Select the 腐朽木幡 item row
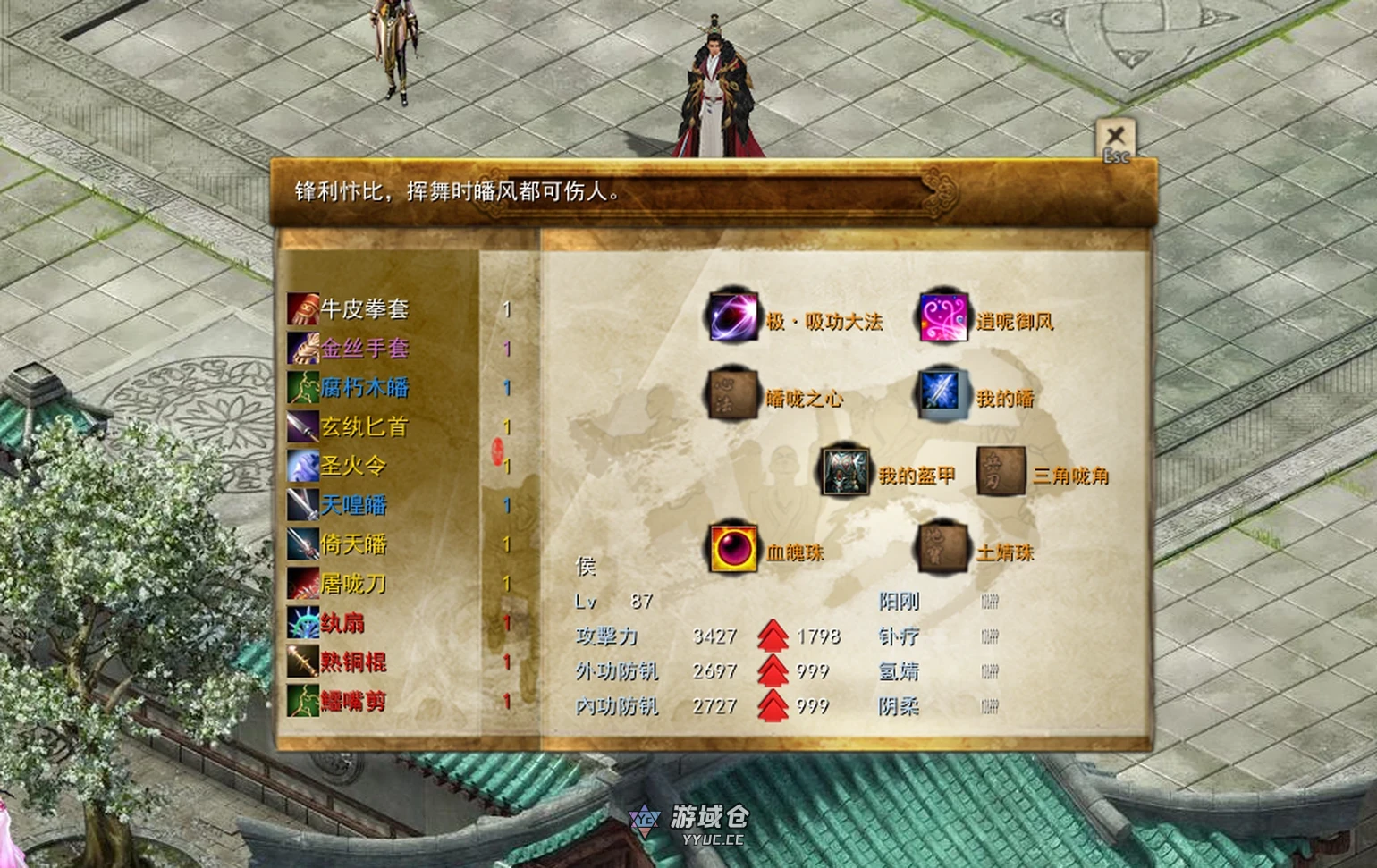Screen dimensions: 1377x868 coord(364,388)
